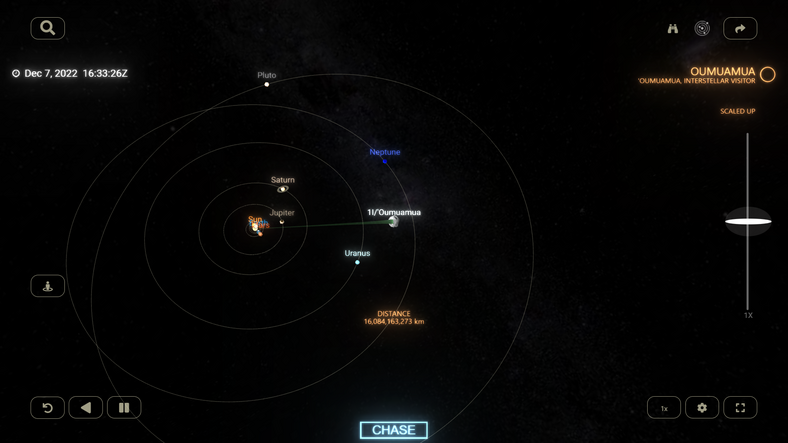Toggle fullscreen mode

click(x=740, y=408)
